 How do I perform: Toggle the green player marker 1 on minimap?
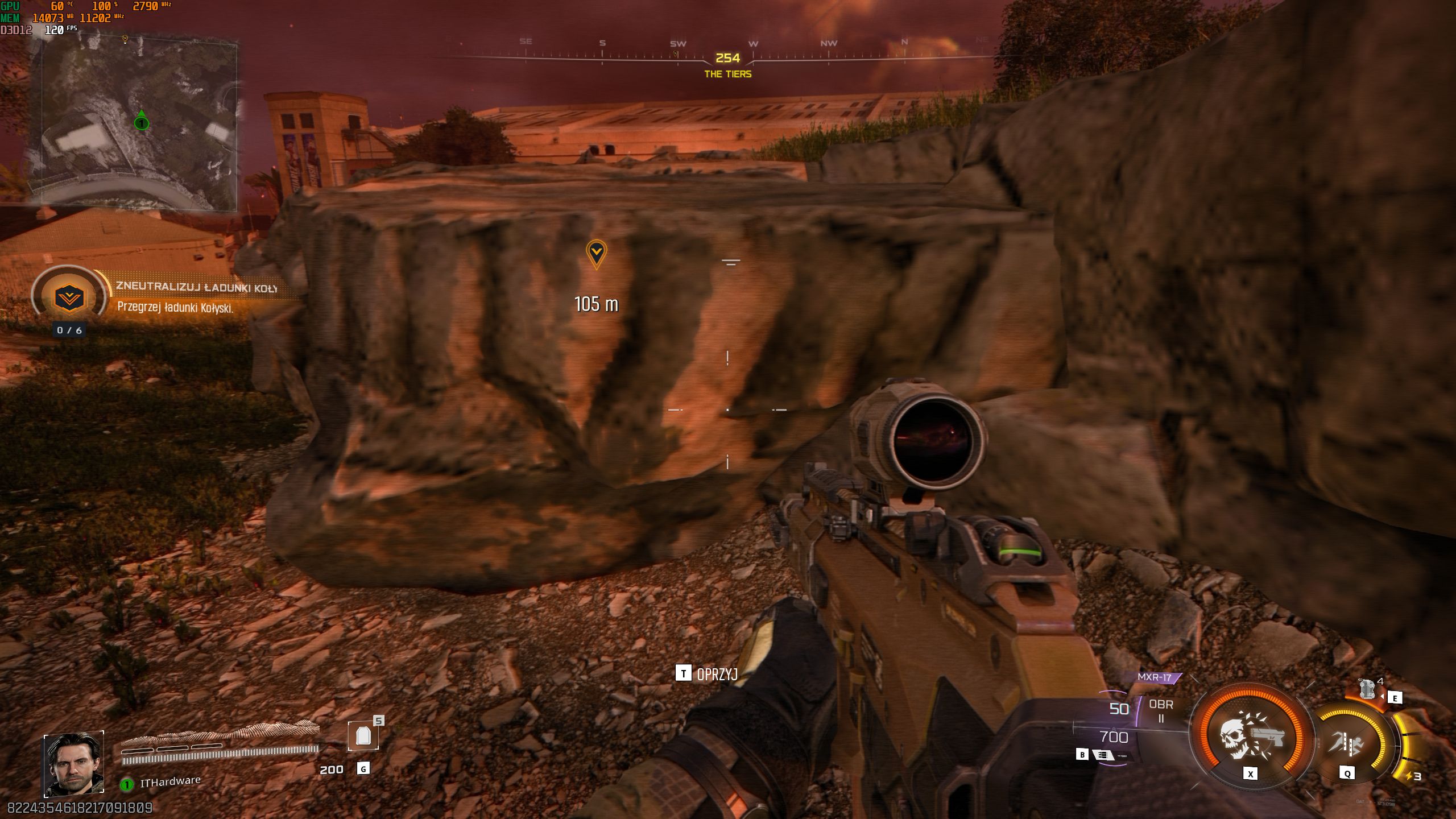[140, 123]
